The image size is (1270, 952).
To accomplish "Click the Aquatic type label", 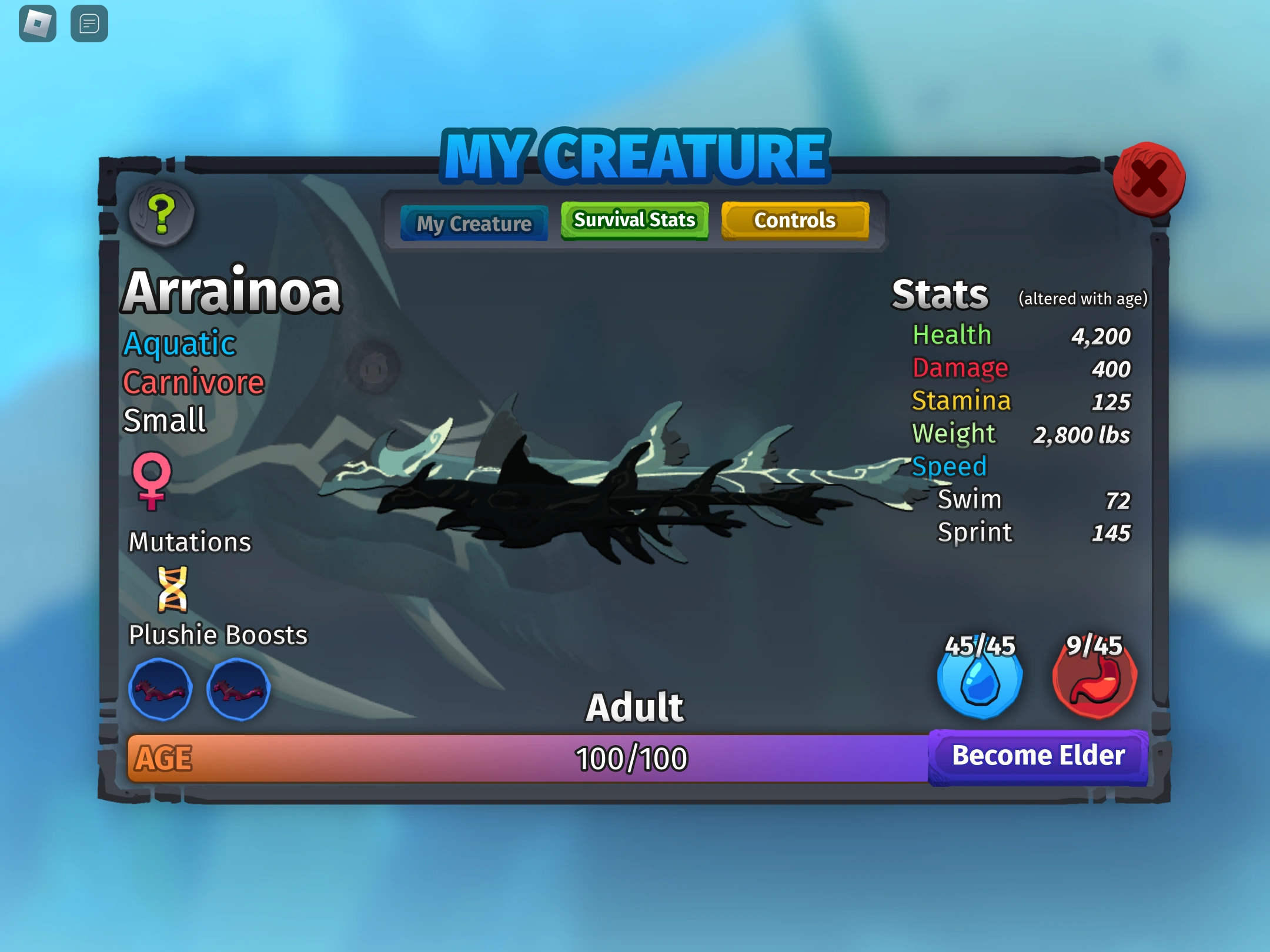I will pyautogui.click(x=178, y=343).
